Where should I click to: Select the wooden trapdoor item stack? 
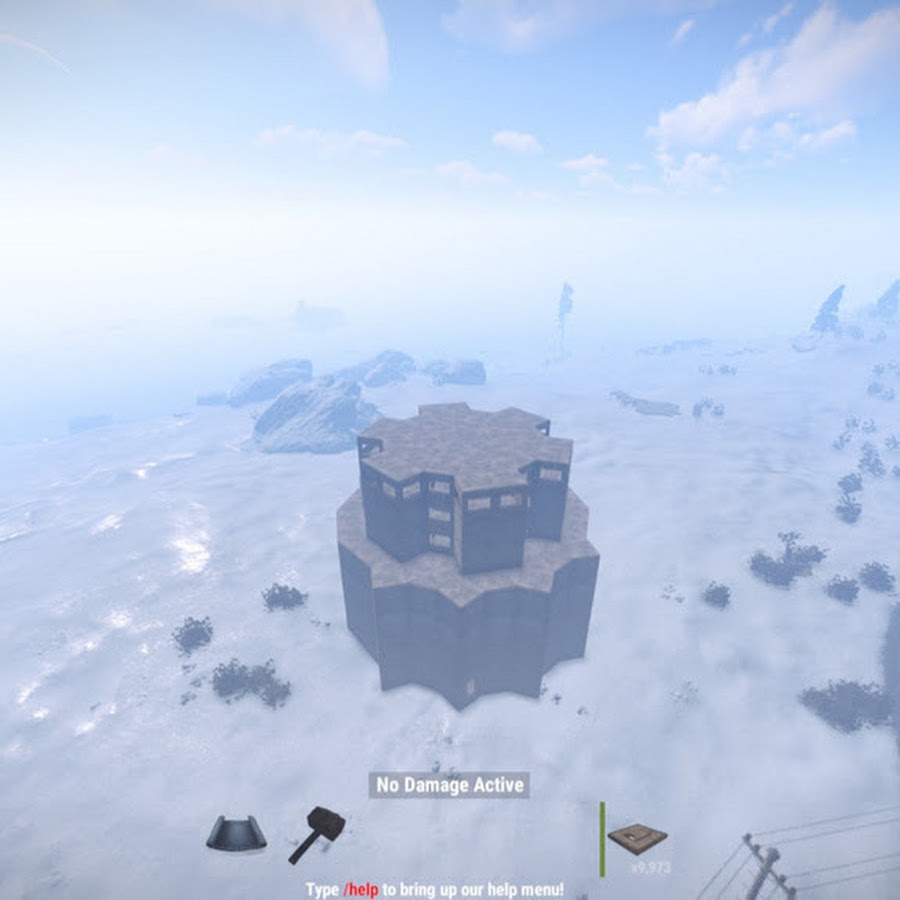click(x=637, y=839)
